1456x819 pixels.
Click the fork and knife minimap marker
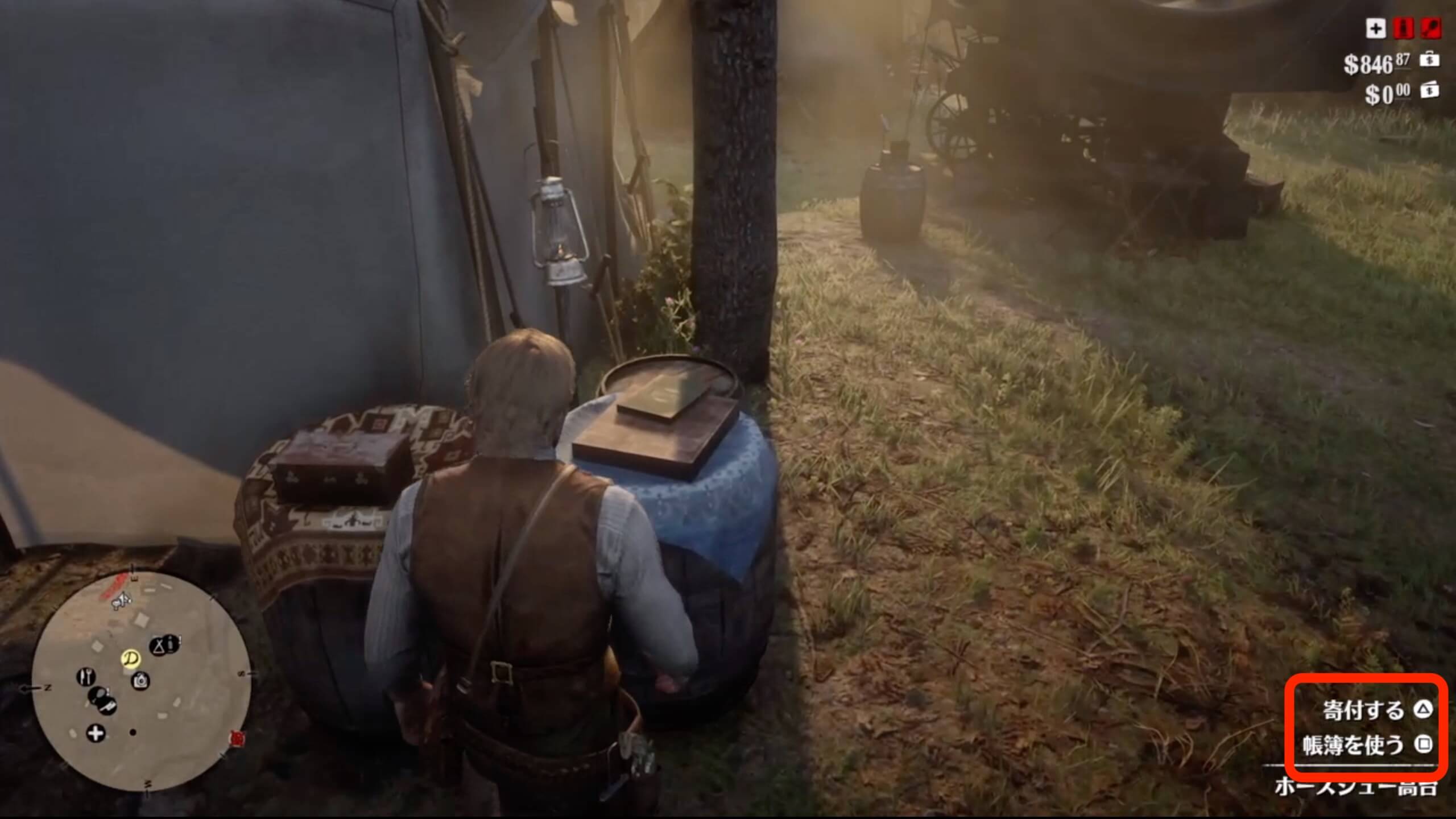pyautogui.click(x=86, y=677)
